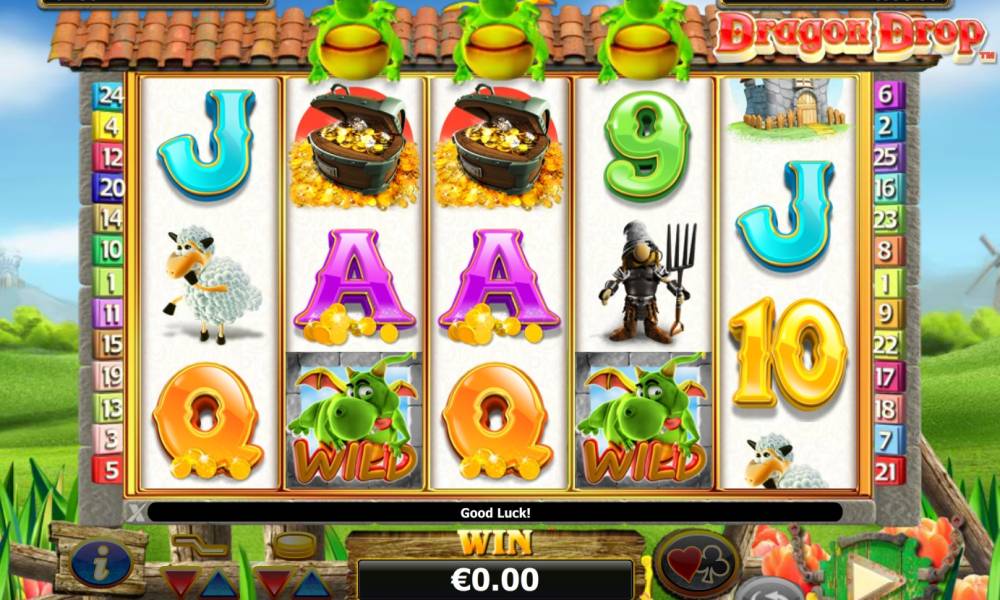Open the blue info paytable button
The image size is (1000, 600).
[x=101, y=563]
